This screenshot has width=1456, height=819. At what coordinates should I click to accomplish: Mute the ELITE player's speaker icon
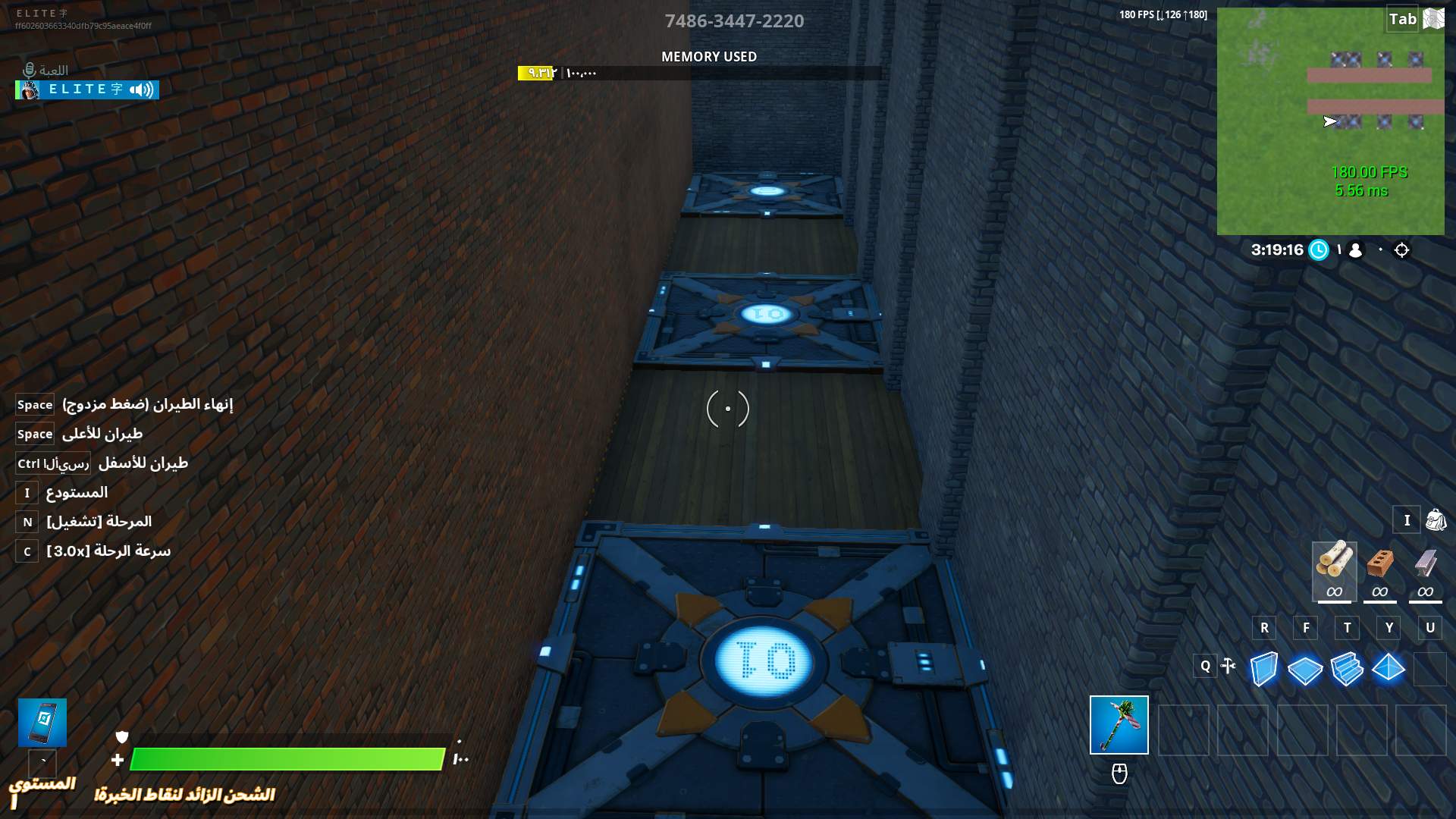point(140,89)
